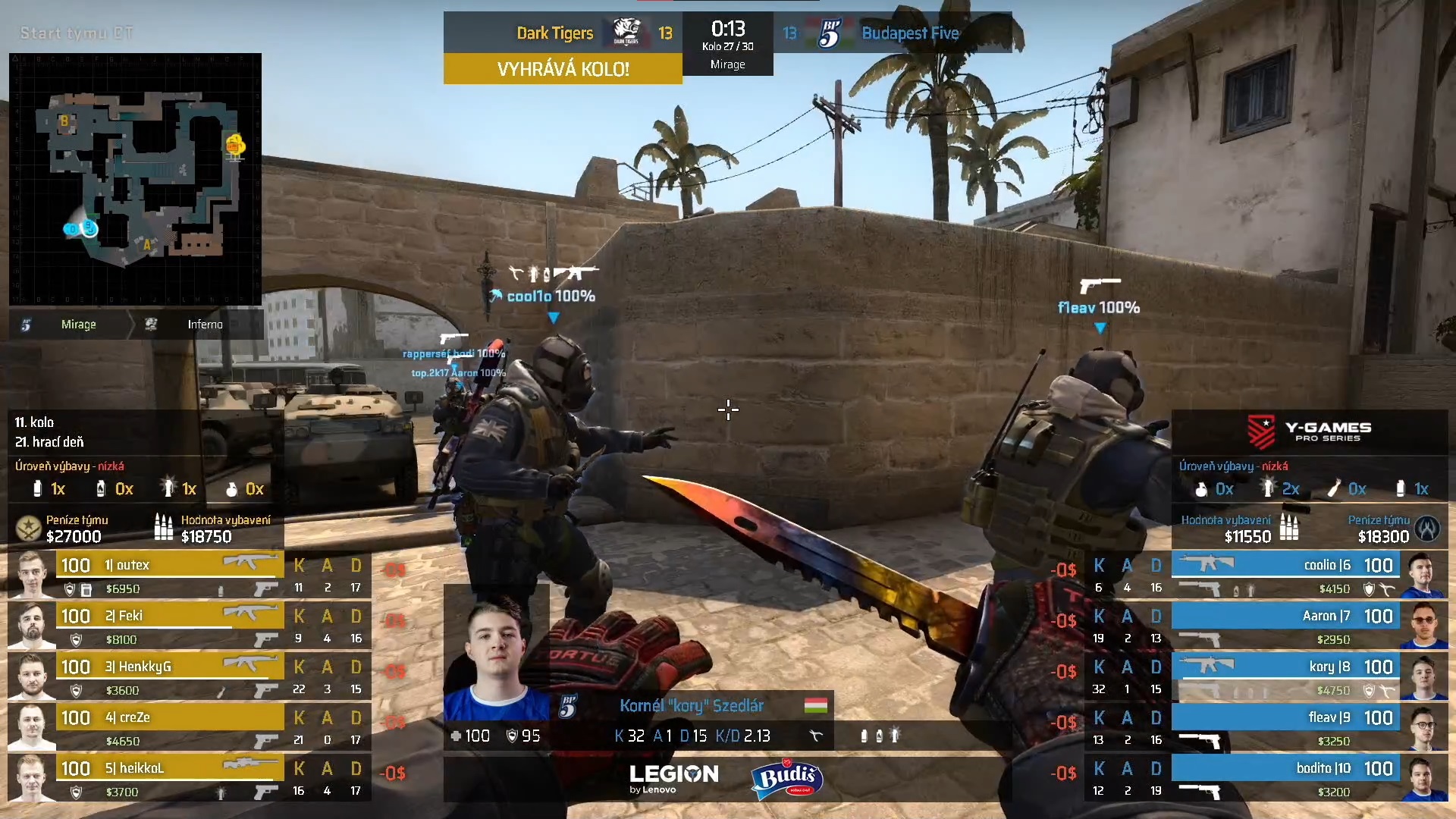Click the Budiš sponsor logo
1456x819 pixels.
[786, 779]
